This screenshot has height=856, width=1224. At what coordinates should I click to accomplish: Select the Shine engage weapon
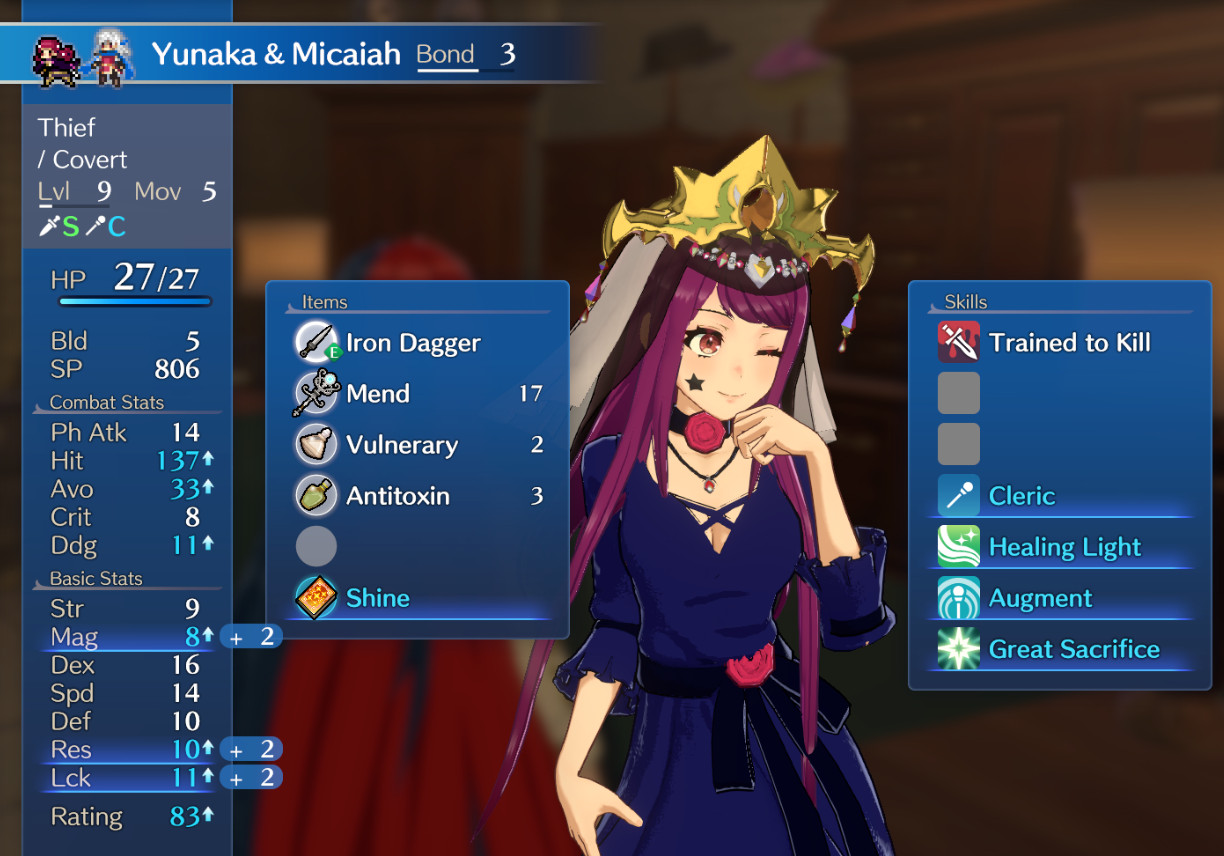[x=377, y=598]
